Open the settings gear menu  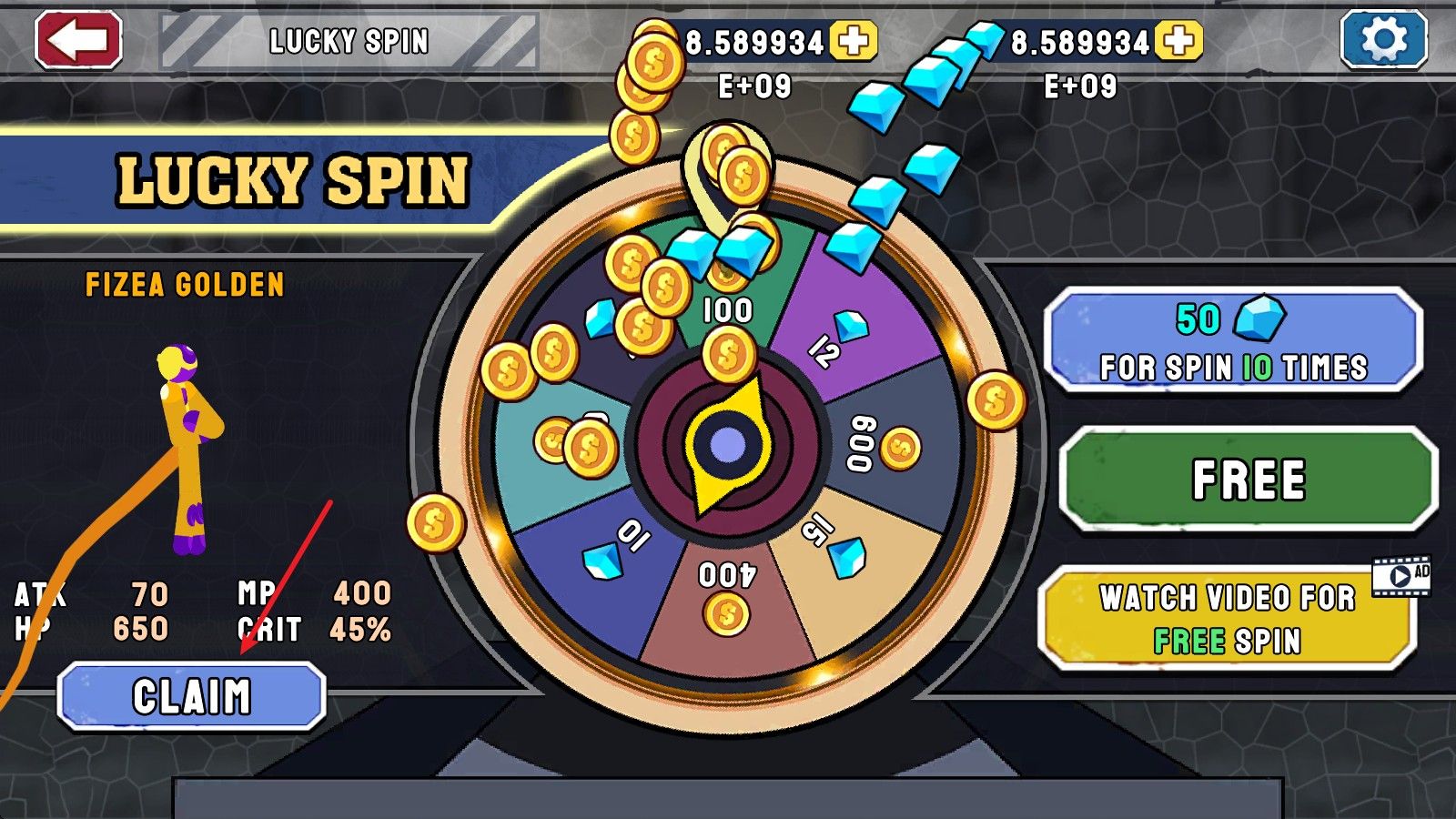[x=1383, y=40]
